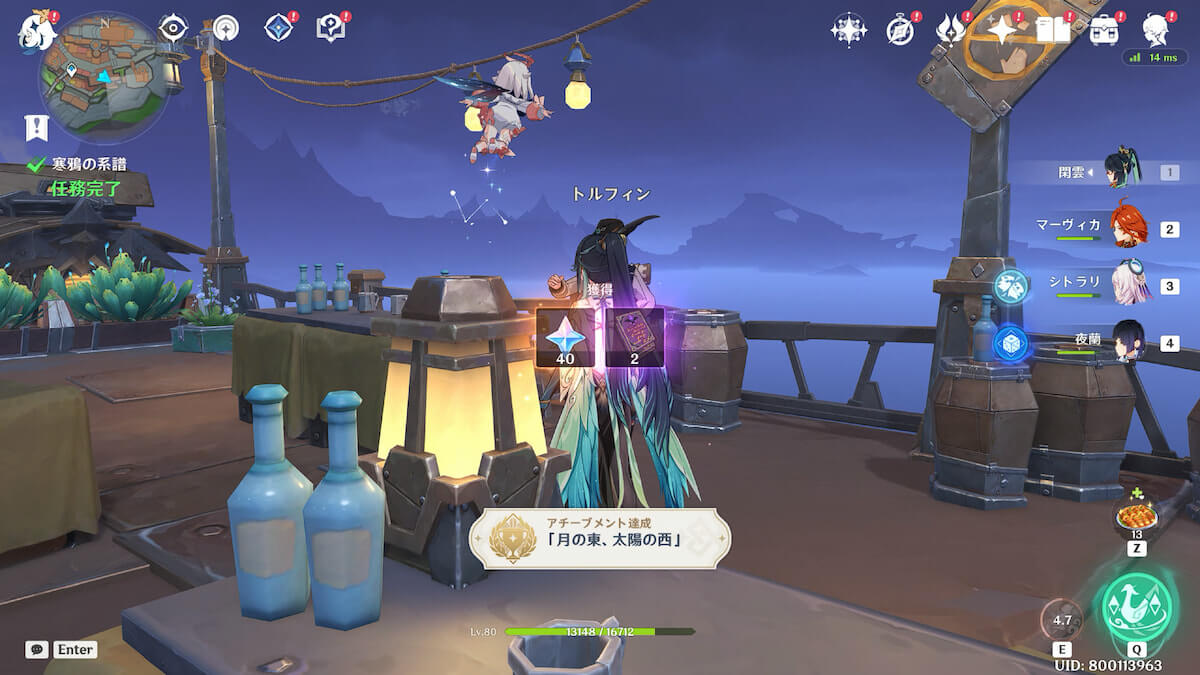This screenshot has width=1200, height=675.
Task: Open the blue diamond event icon
Action: [x=279, y=27]
